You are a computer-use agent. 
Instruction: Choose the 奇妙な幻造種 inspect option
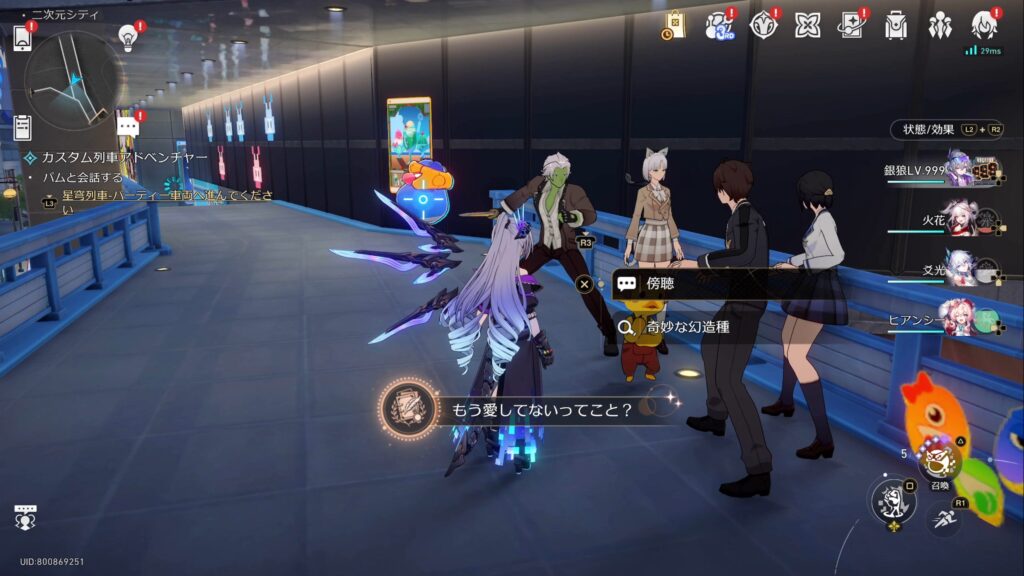pyautogui.click(x=700, y=326)
